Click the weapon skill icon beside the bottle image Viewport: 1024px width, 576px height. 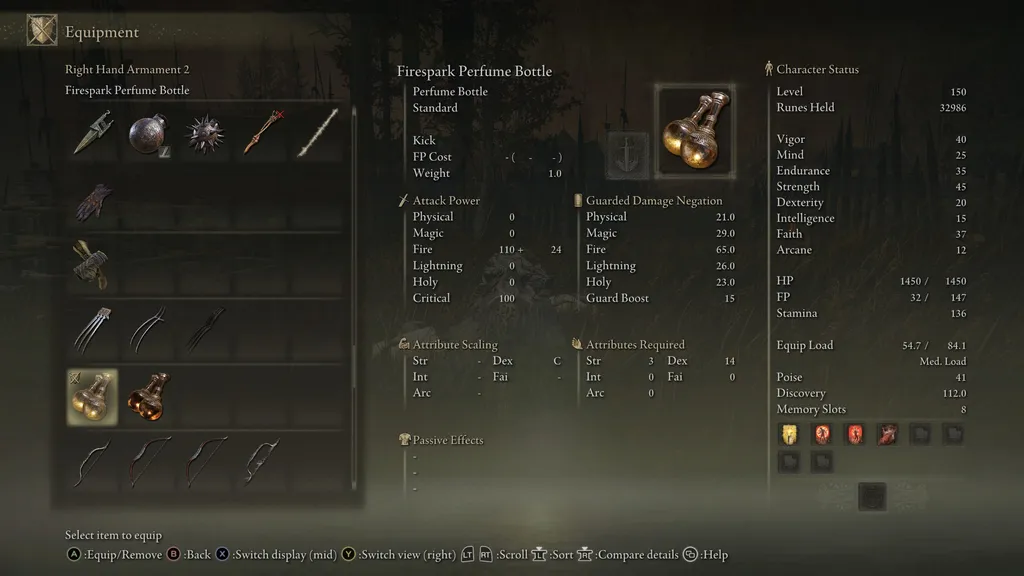pyautogui.click(x=628, y=155)
